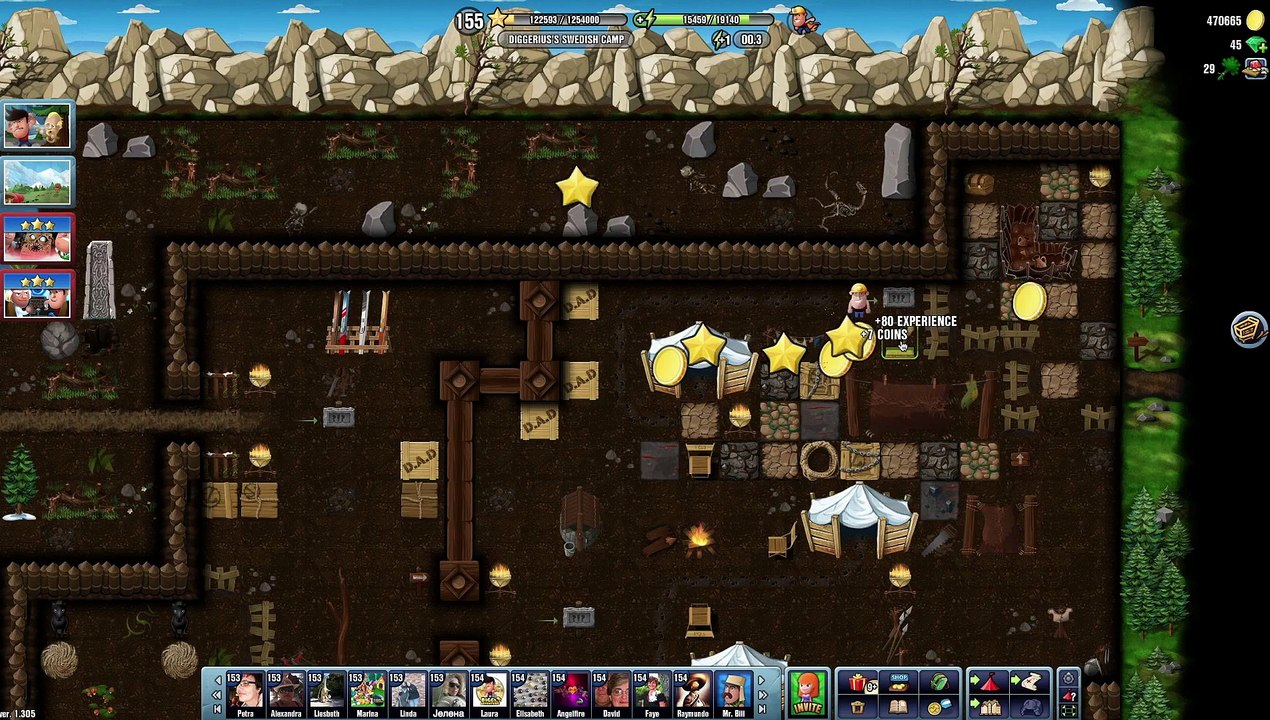Open the SHOP from the bottom toolbar
This screenshot has height=720, width=1270.
(x=898, y=683)
